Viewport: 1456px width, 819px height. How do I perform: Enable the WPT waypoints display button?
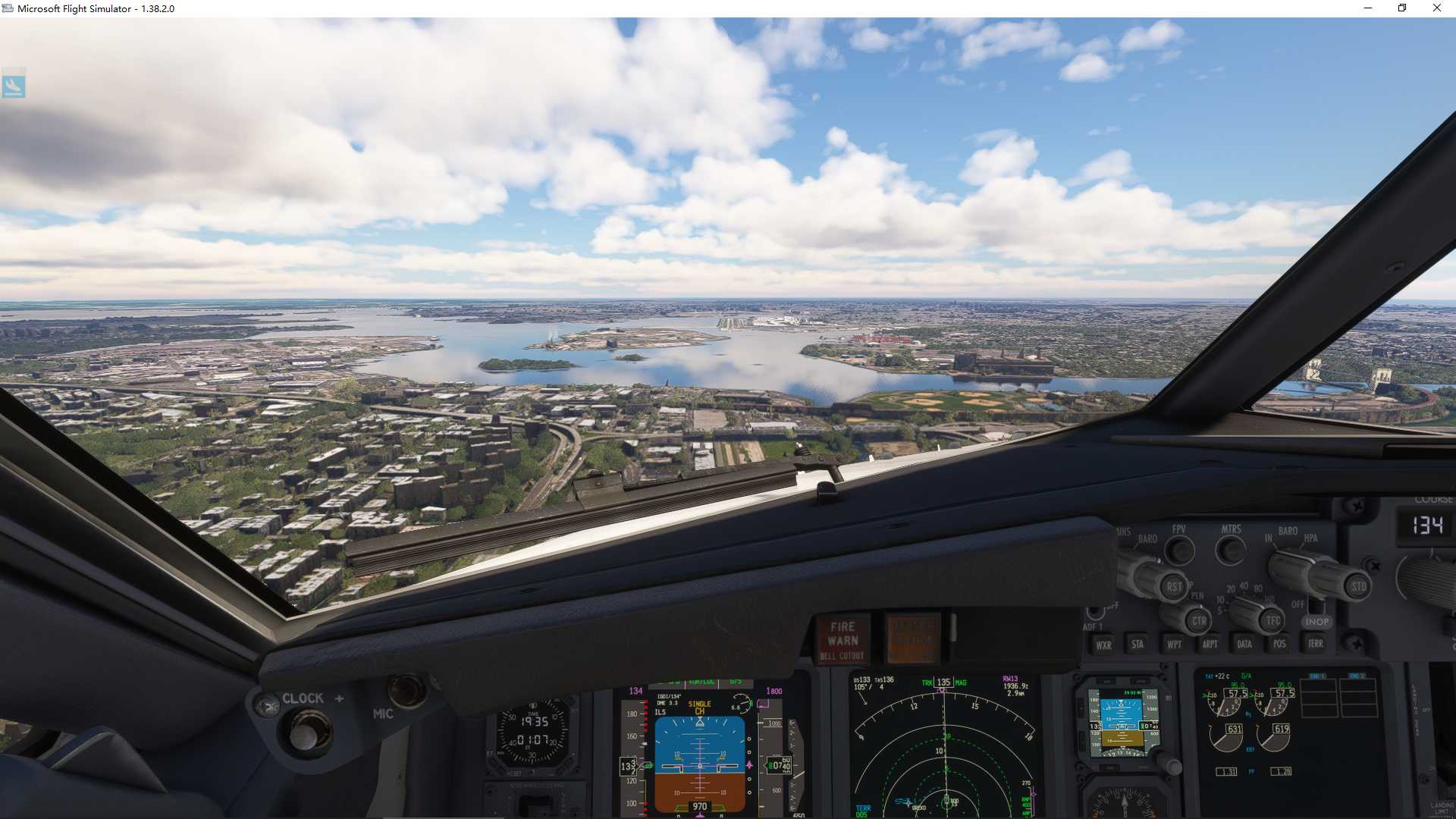[x=1174, y=645]
